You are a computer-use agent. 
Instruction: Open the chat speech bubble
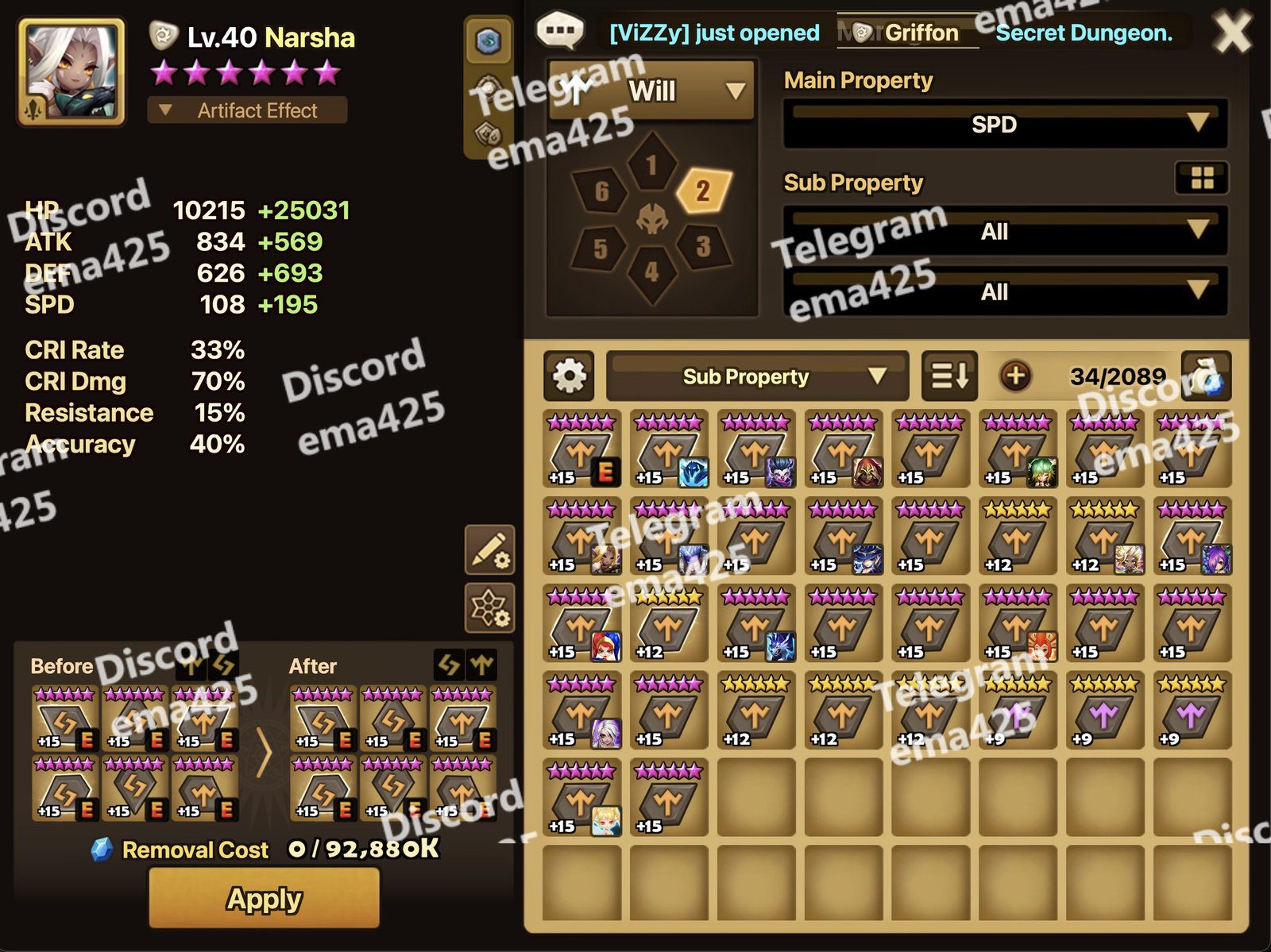click(x=561, y=31)
